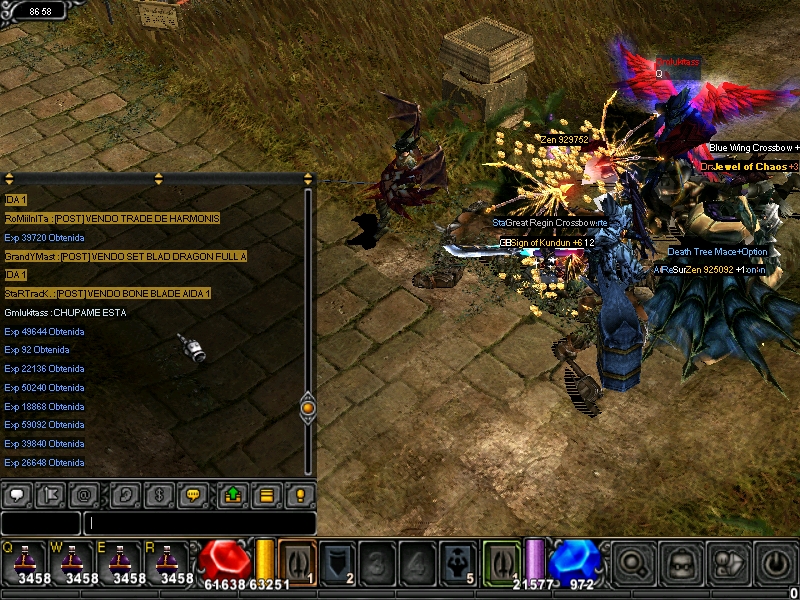Click the power system menu button
Image resolution: width=800 pixels, height=600 pixels.
774,563
